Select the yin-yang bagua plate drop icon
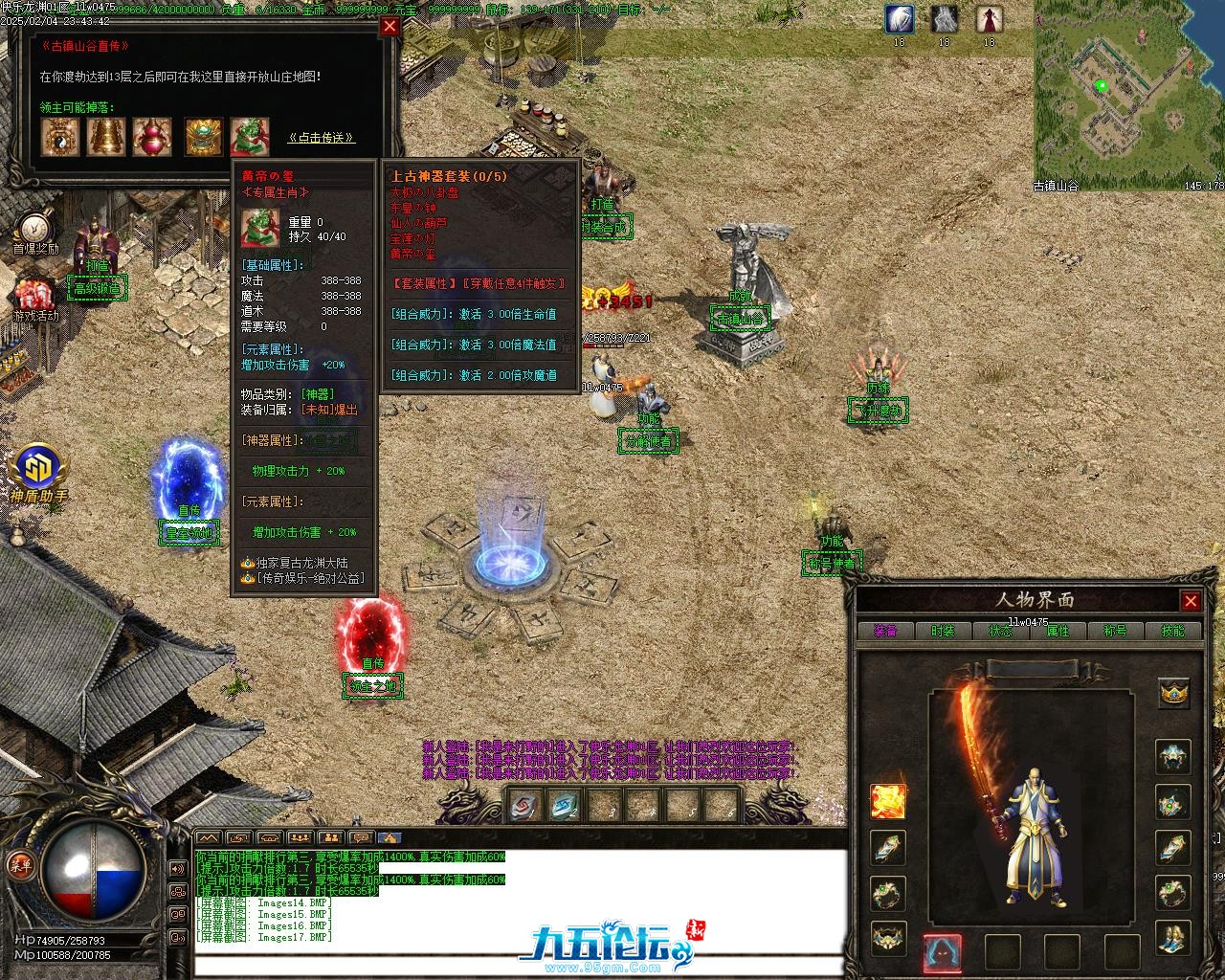The image size is (1225, 980). point(60,137)
